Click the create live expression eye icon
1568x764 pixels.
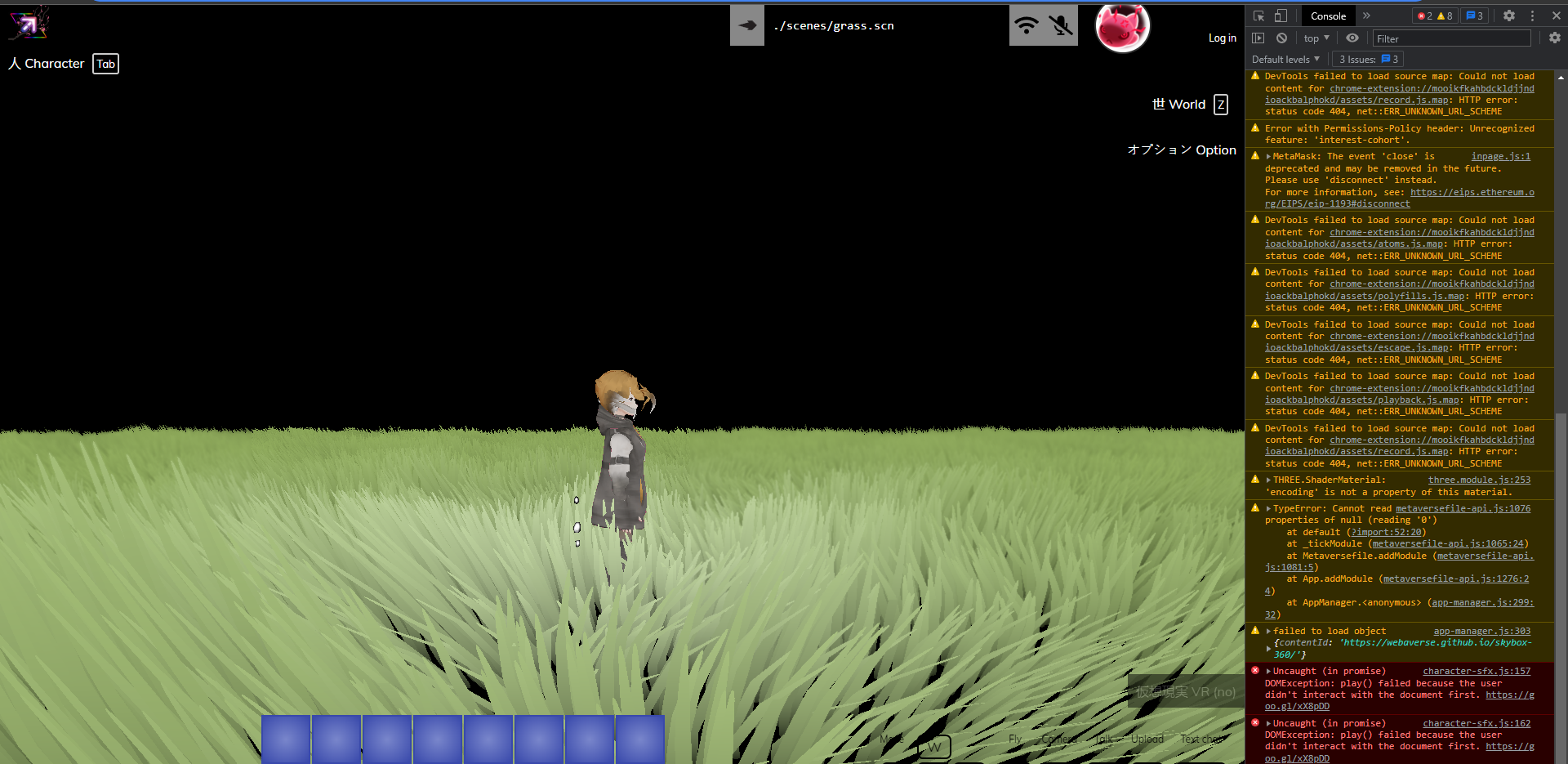point(1353,38)
